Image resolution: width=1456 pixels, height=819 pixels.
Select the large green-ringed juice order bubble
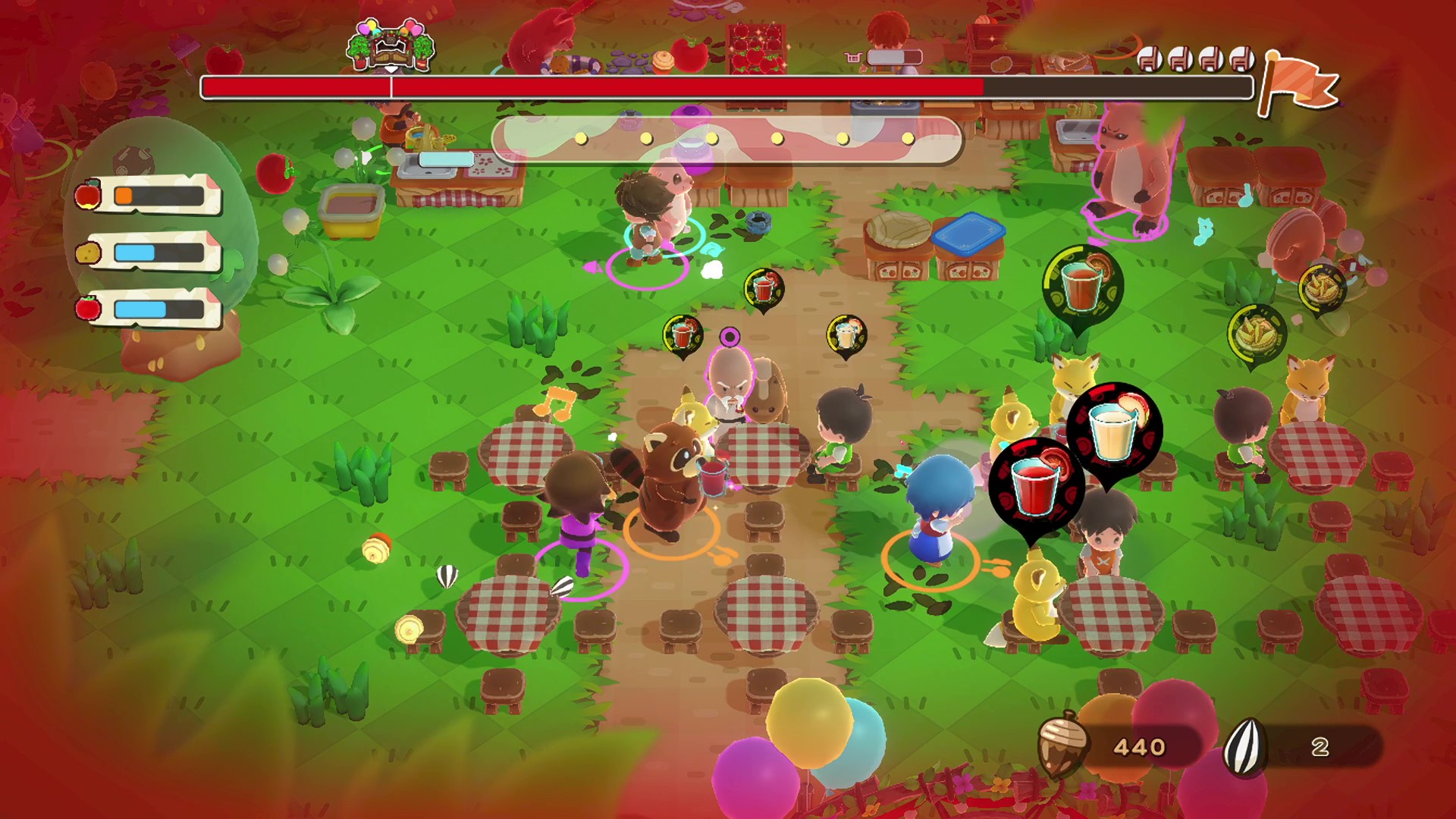[x=1082, y=285]
